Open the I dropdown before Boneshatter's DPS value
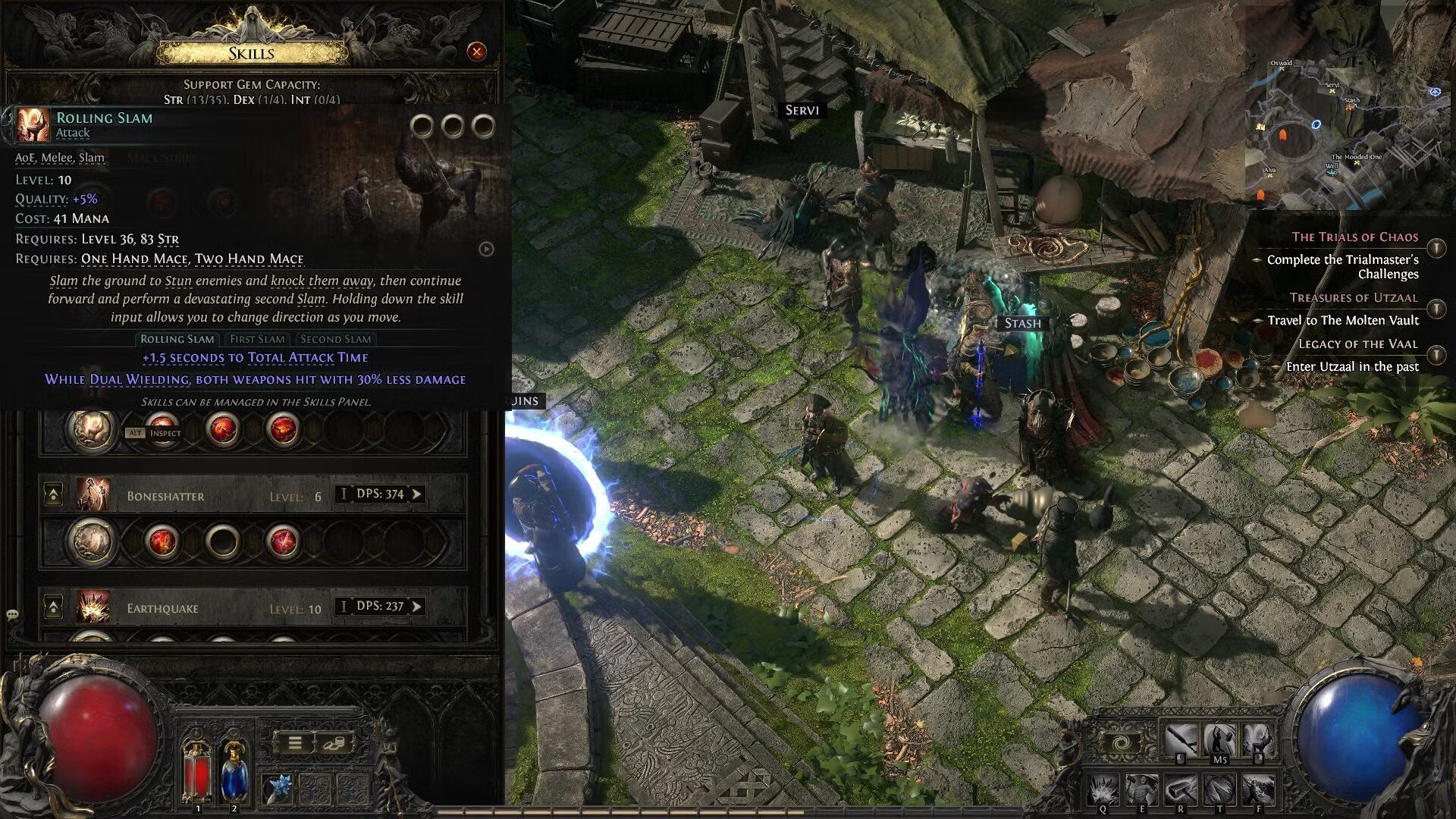The width and height of the screenshot is (1456, 819). pyautogui.click(x=344, y=494)
